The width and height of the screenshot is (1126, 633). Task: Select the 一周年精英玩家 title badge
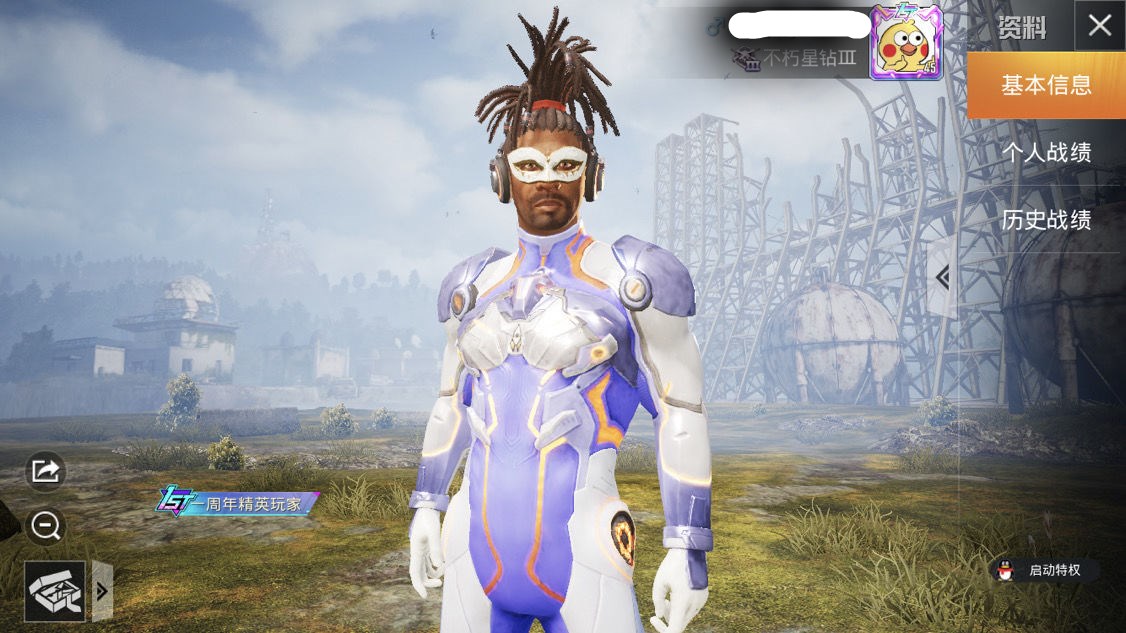point(237,503)
